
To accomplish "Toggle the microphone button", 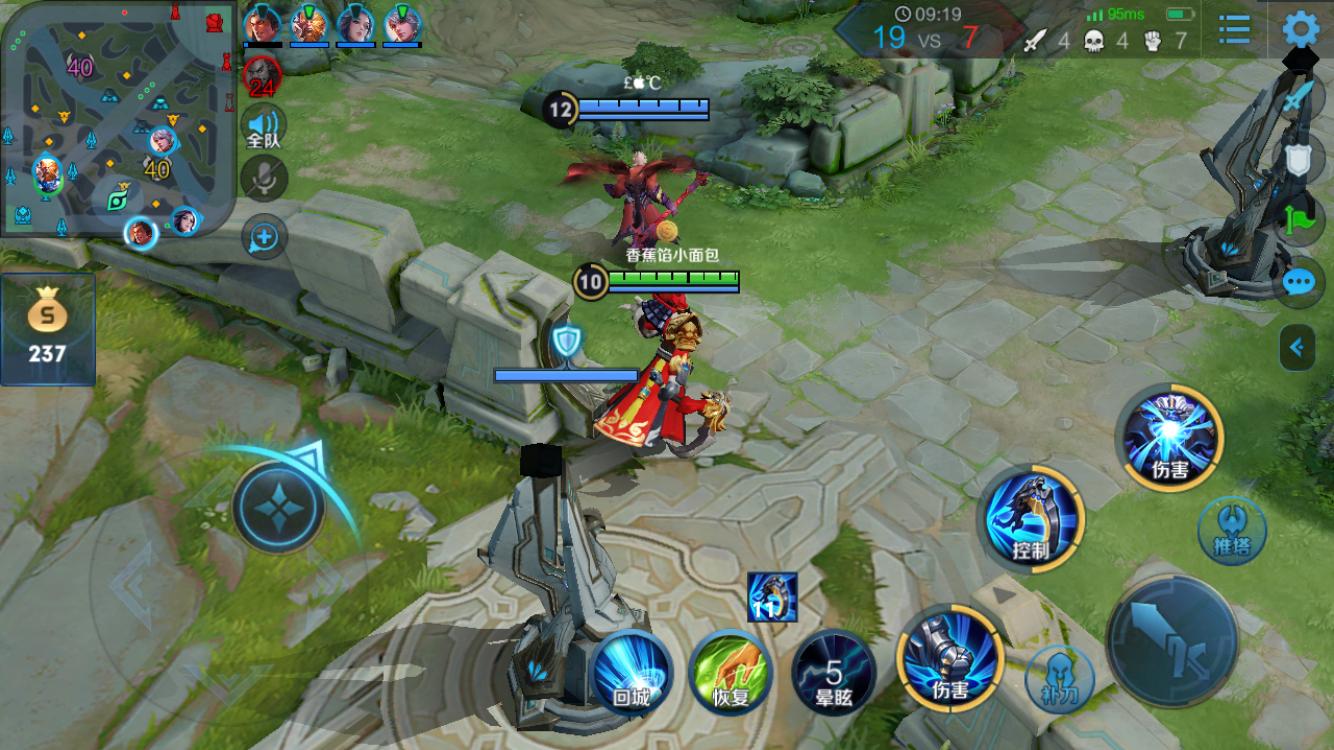I will [264, 179].
